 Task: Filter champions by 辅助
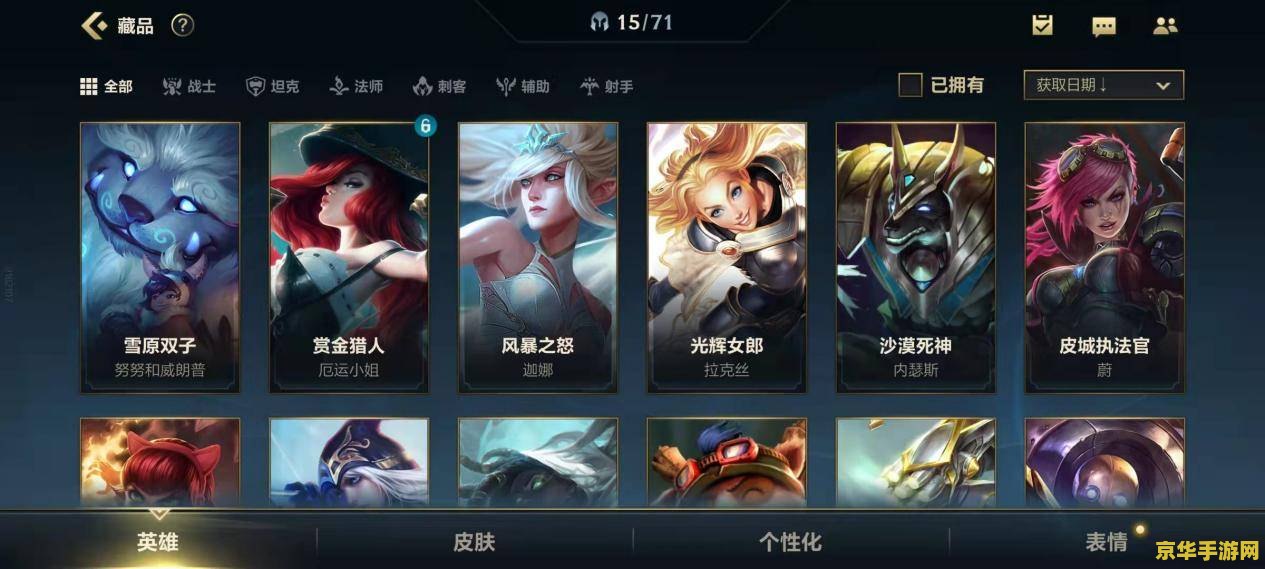tap(523, 86)
